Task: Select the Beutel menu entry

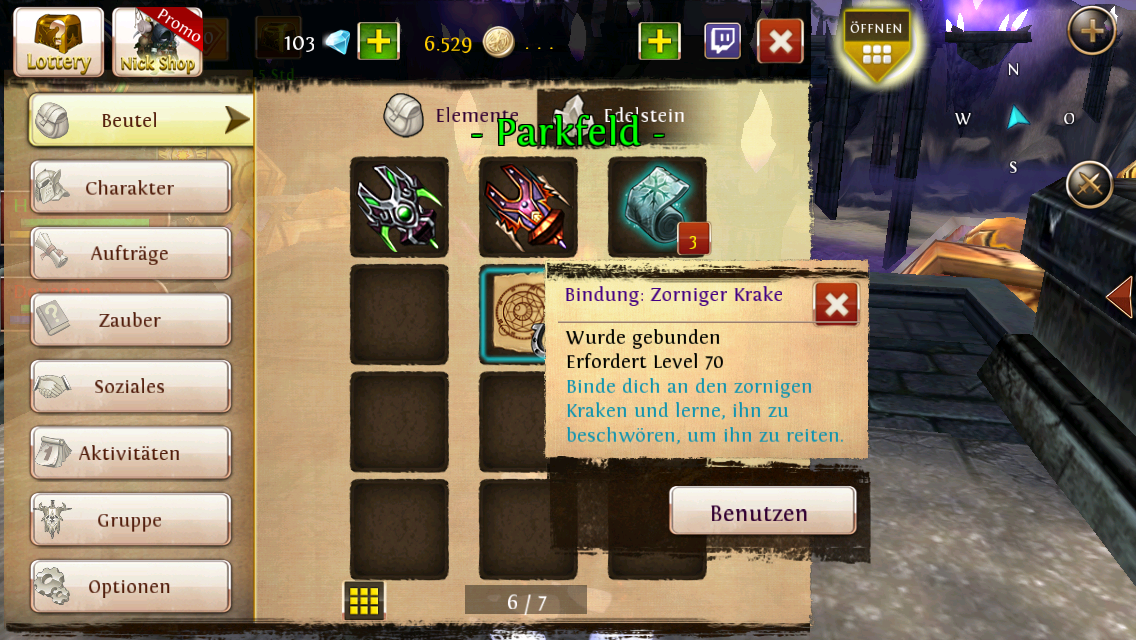Action: click(140, 120)
